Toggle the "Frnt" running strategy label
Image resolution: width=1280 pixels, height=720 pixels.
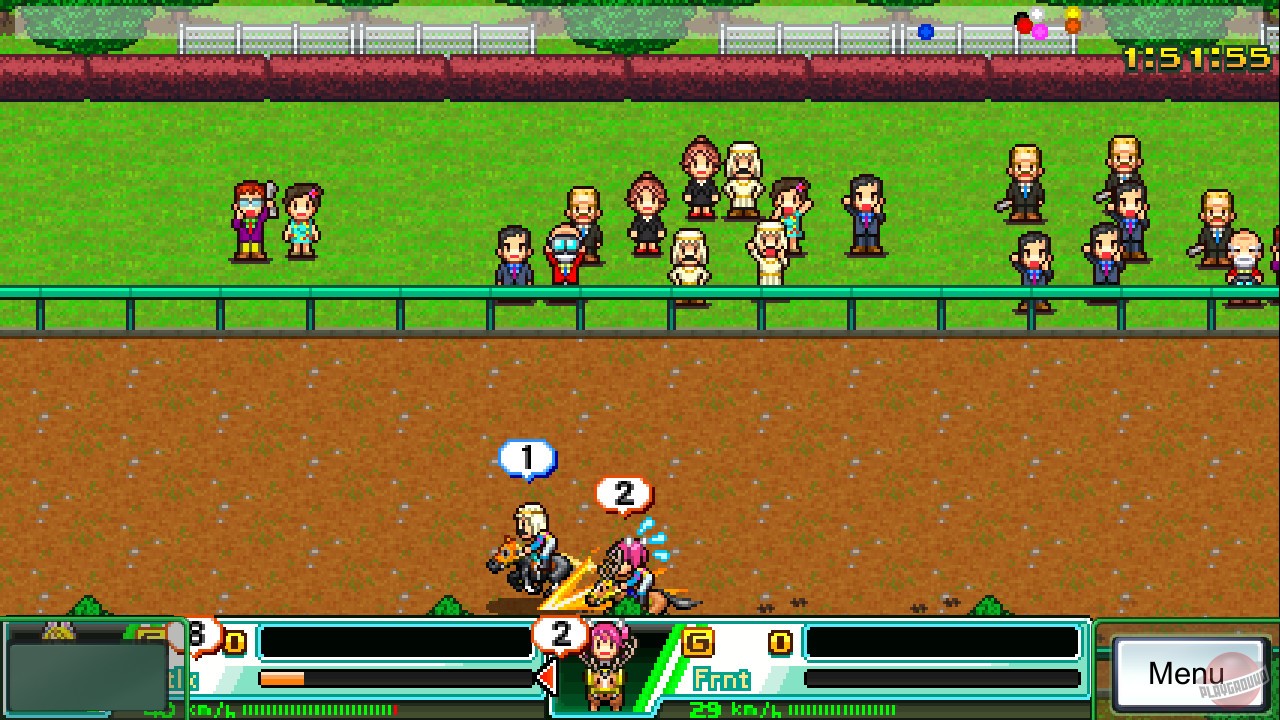(x=722, y=677)
